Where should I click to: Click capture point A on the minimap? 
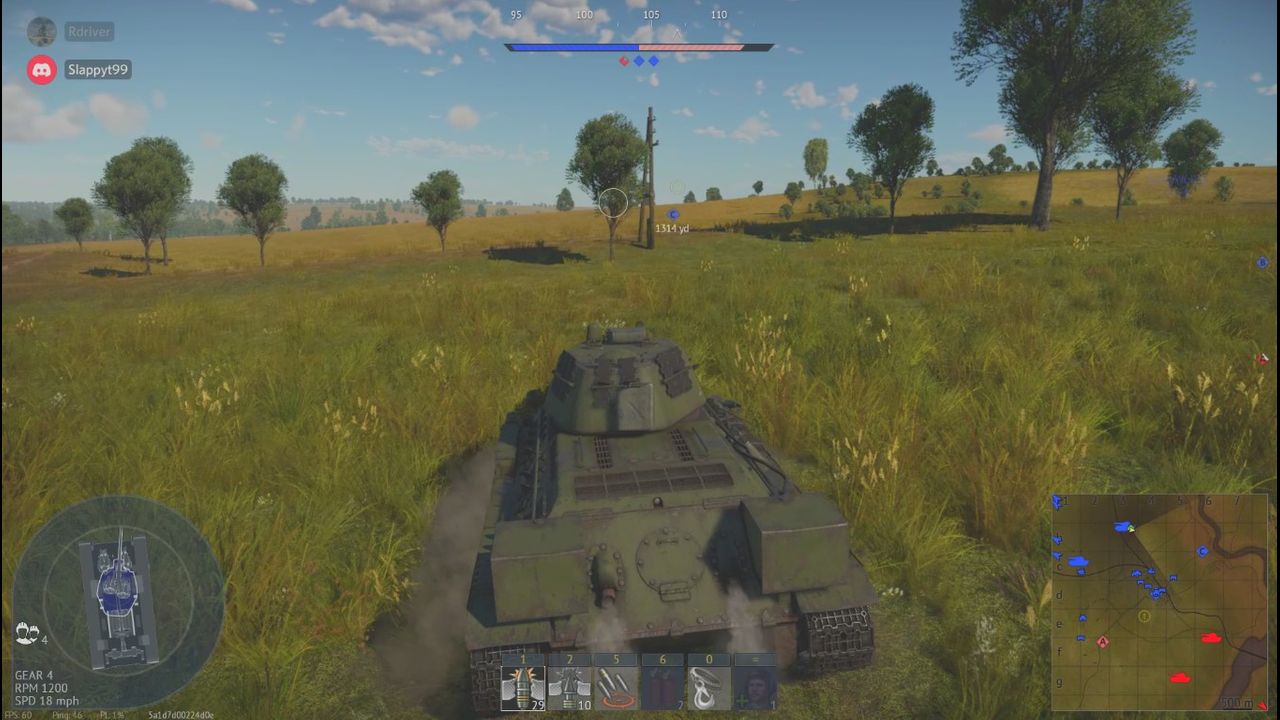1103,642
